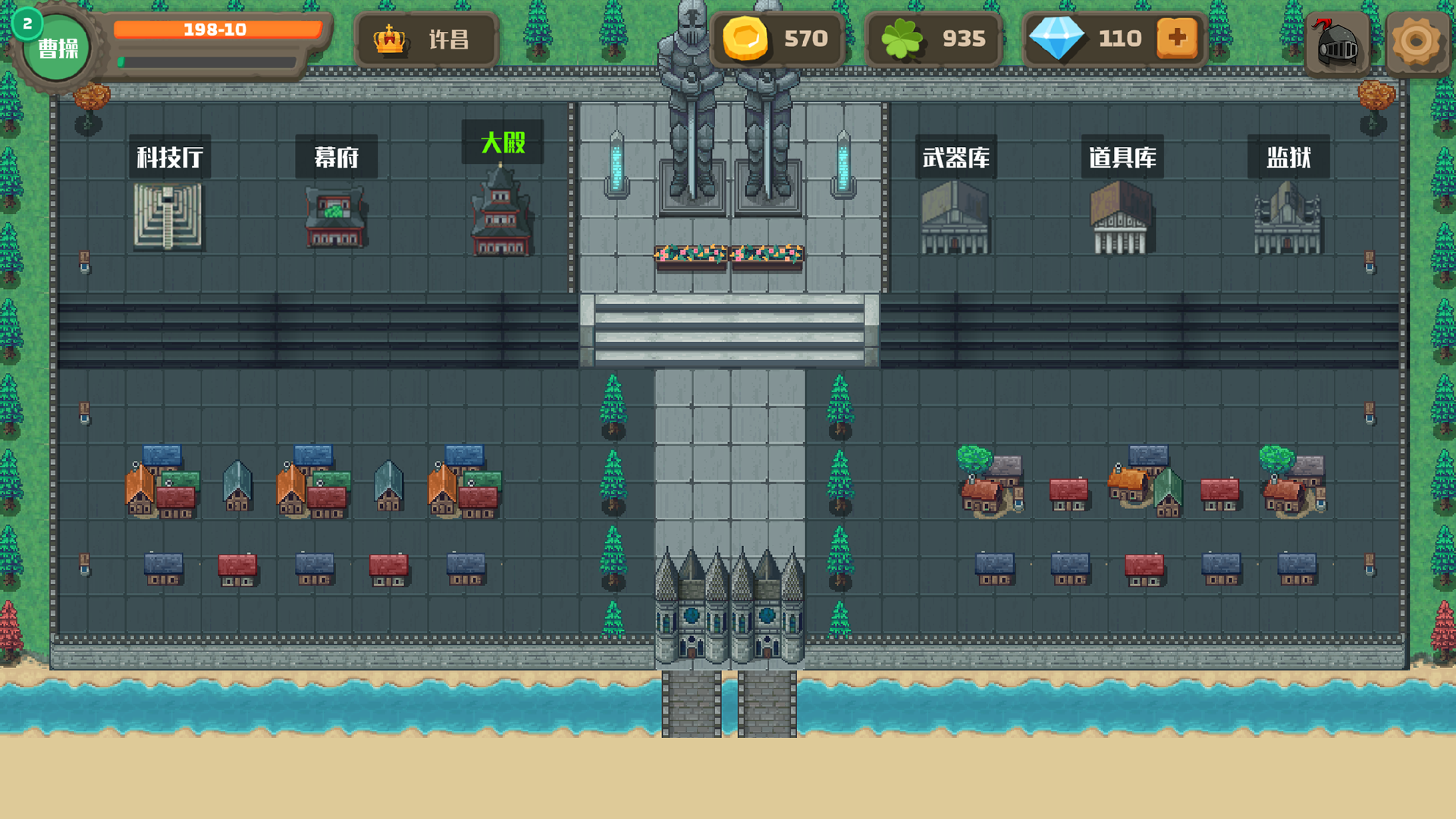
Task: Select the 许昌 city crown button
Action: coord(426,39)
